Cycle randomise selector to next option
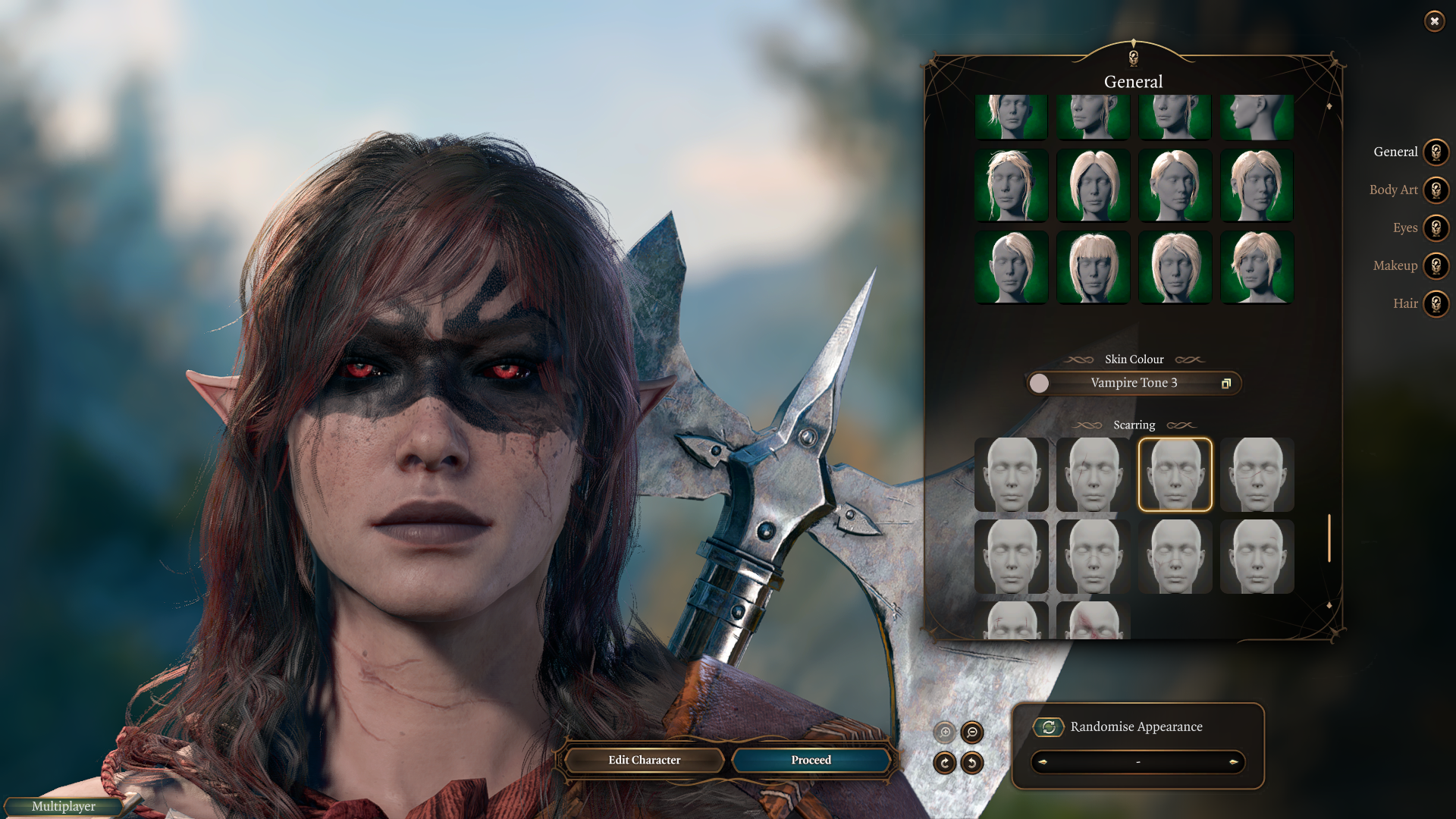 tap(1233, 762)
